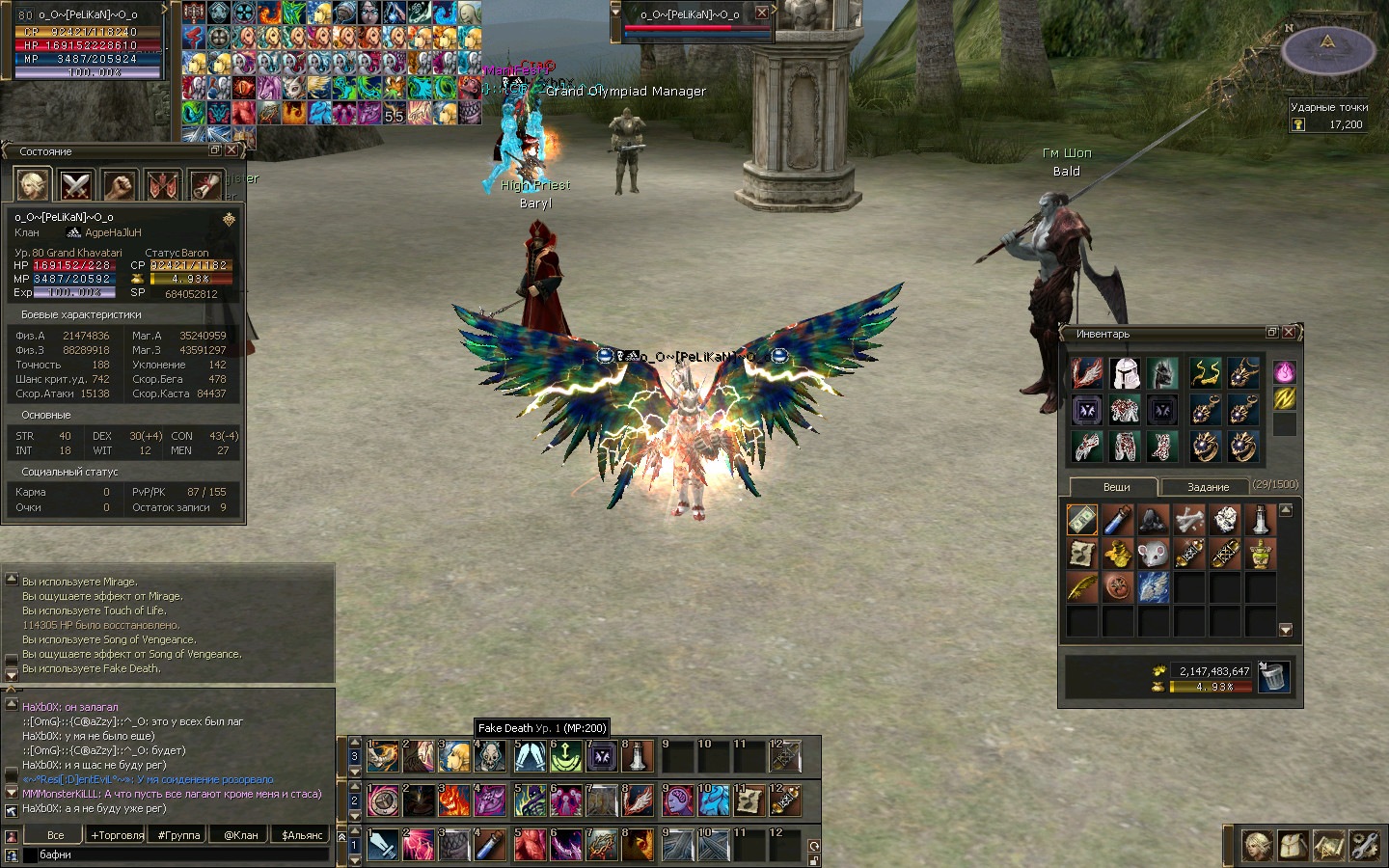Open the crossed swords tab in status window
Image resolution: width=1389 pixels, height=868 pixels.
tap(75, 184)
